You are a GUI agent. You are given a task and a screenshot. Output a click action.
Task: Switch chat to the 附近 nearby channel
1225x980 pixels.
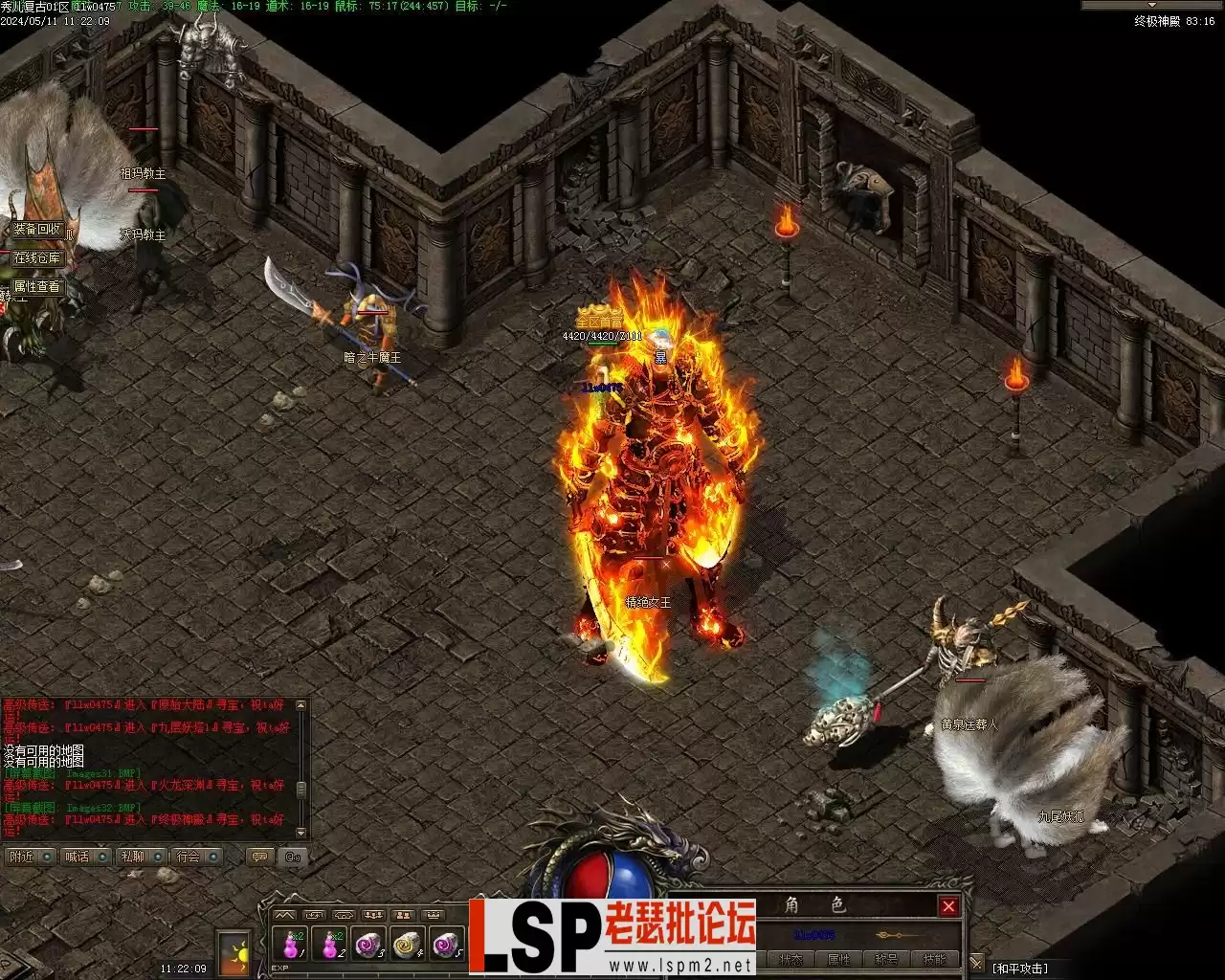coord(30,857)
